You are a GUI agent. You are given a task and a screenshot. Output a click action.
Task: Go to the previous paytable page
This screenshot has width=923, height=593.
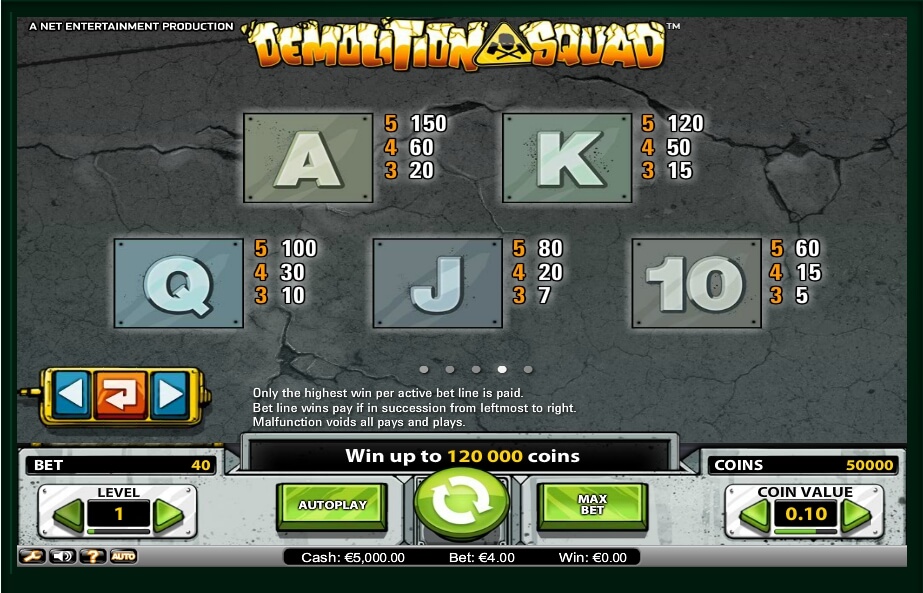pyautogui.click(x=70, y=395)
